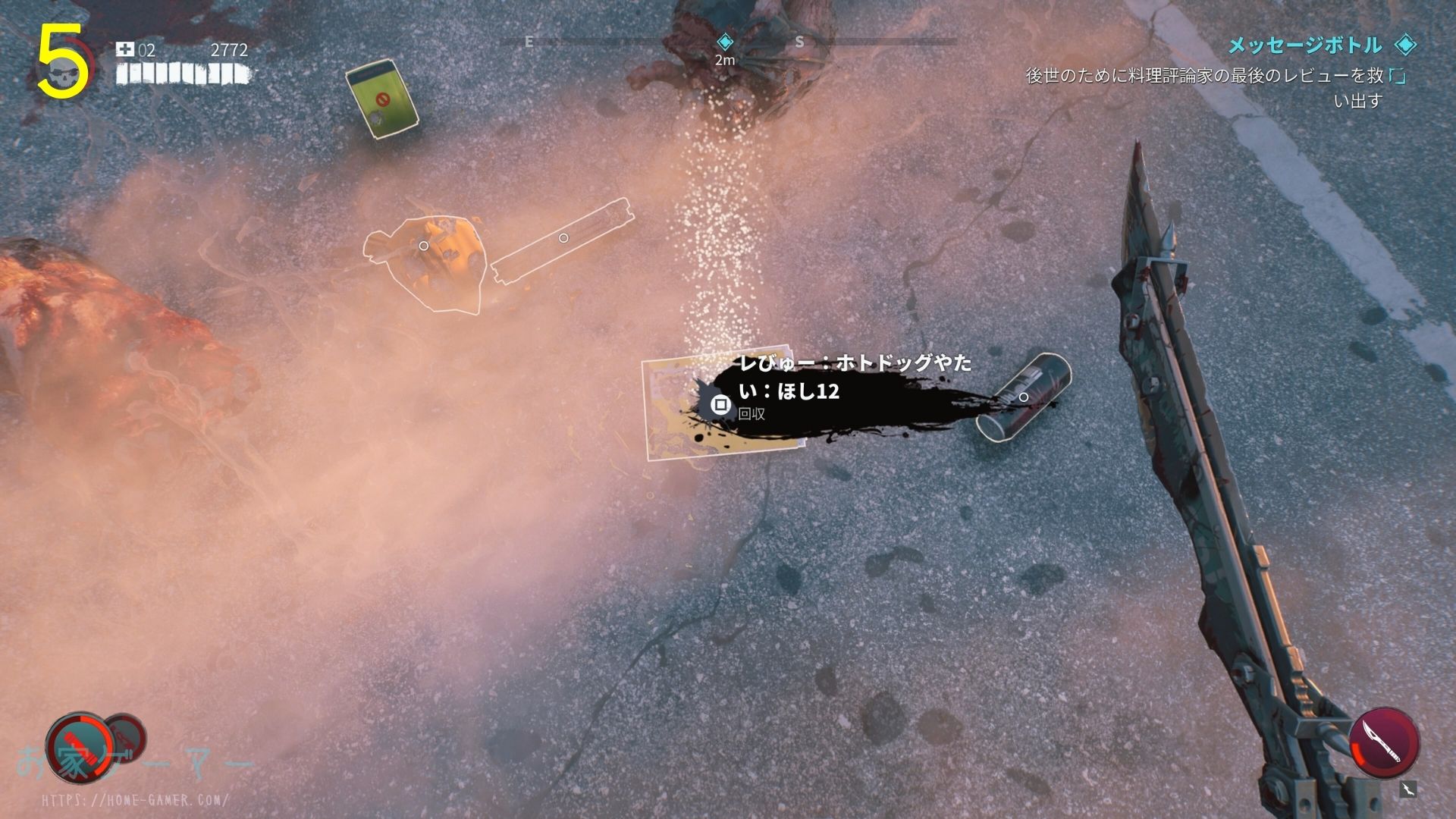Collect the レびゅー：ホトドッグやたい item prompt
The image size is (1456, 819).
pos(720,405)
